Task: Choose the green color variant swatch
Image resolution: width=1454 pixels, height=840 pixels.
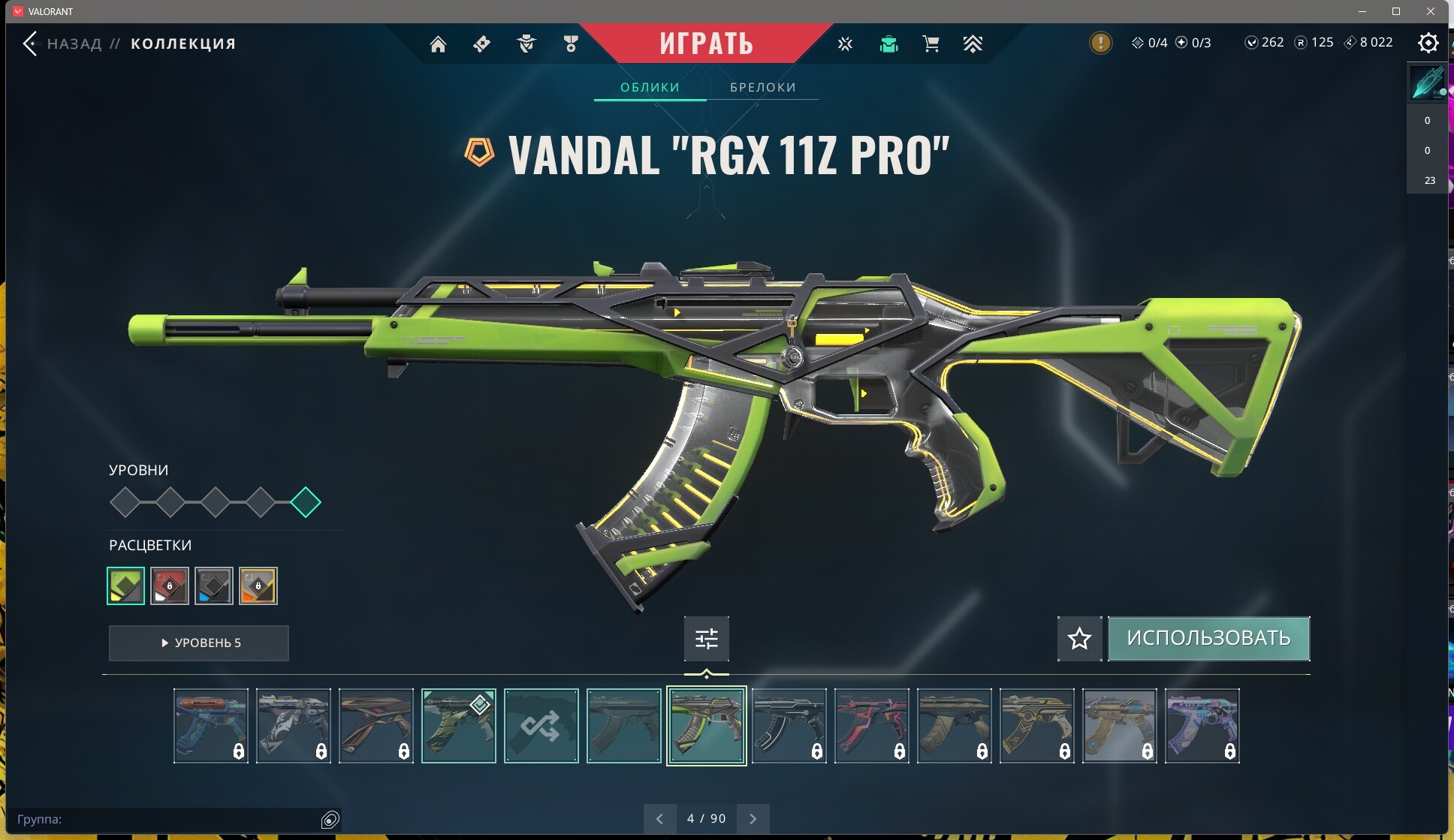Action: point(126,586)
